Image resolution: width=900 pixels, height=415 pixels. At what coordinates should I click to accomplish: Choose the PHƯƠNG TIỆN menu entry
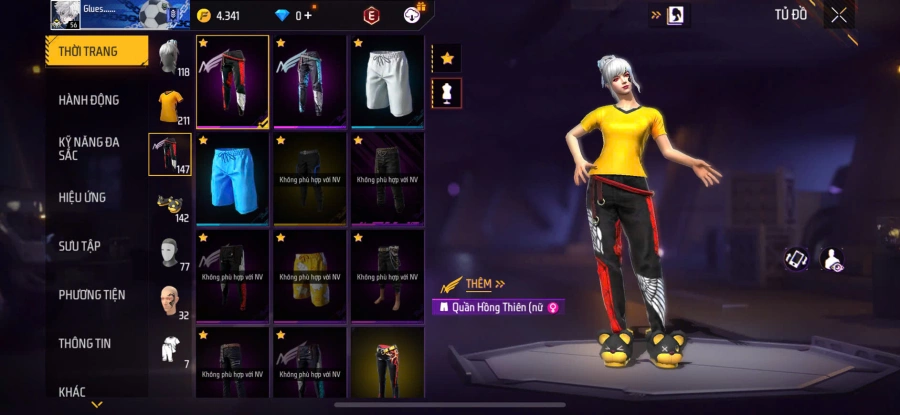click(91, 295)
